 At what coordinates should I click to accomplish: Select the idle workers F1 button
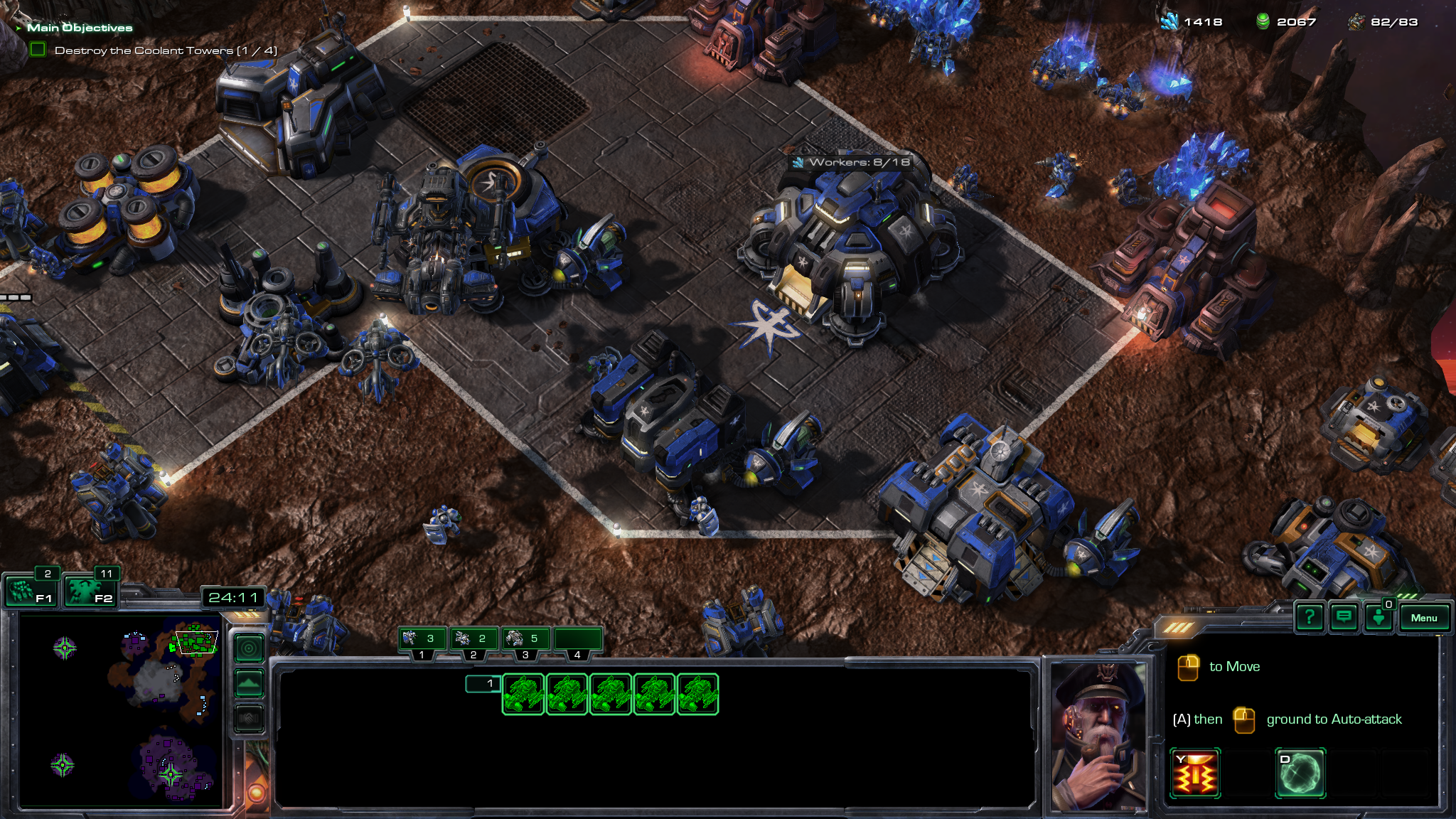click(x=30, y=591)
